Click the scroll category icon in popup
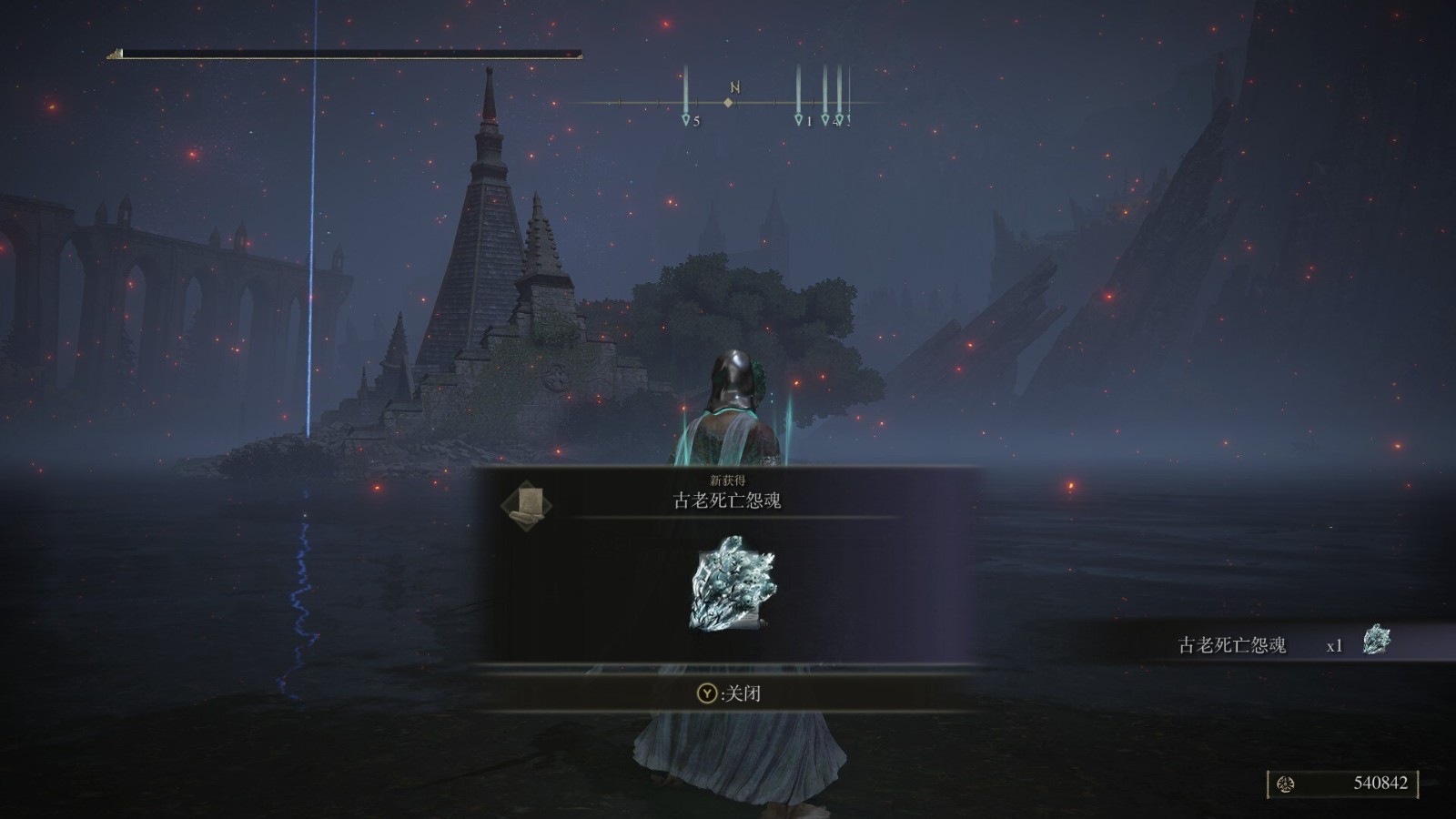 [526, 506]
